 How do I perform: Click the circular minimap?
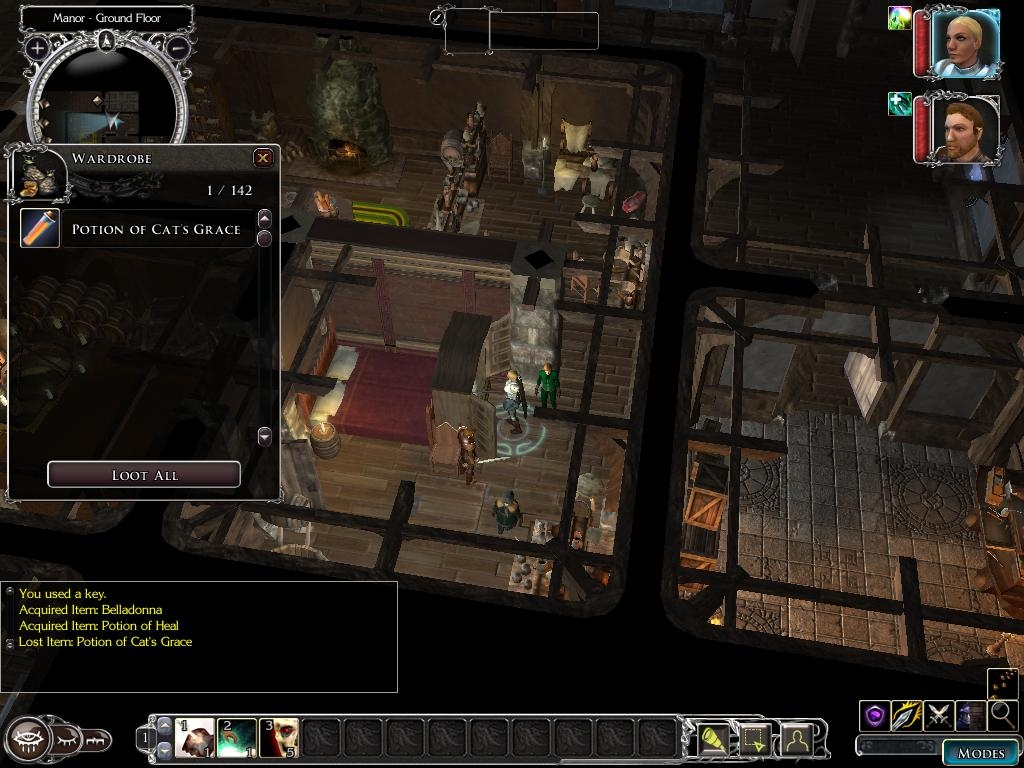pos(107,105)
